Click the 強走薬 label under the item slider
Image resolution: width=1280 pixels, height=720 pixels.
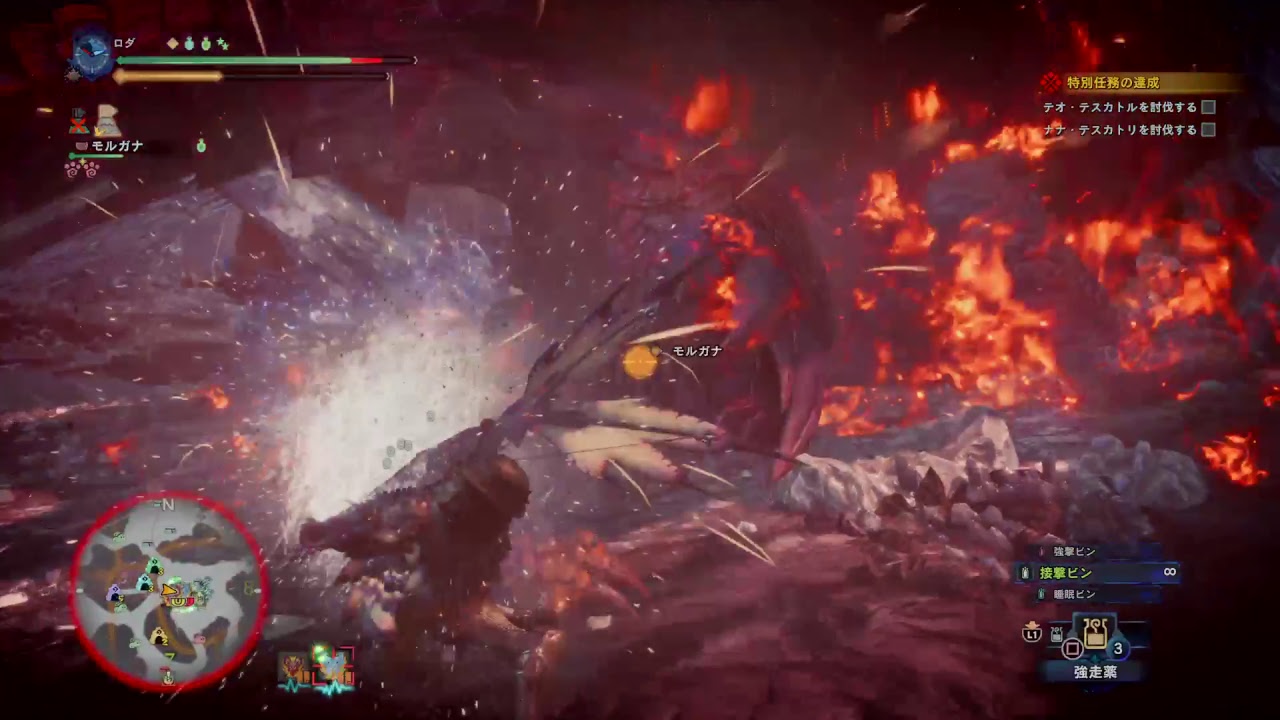tap(1096, 671)
